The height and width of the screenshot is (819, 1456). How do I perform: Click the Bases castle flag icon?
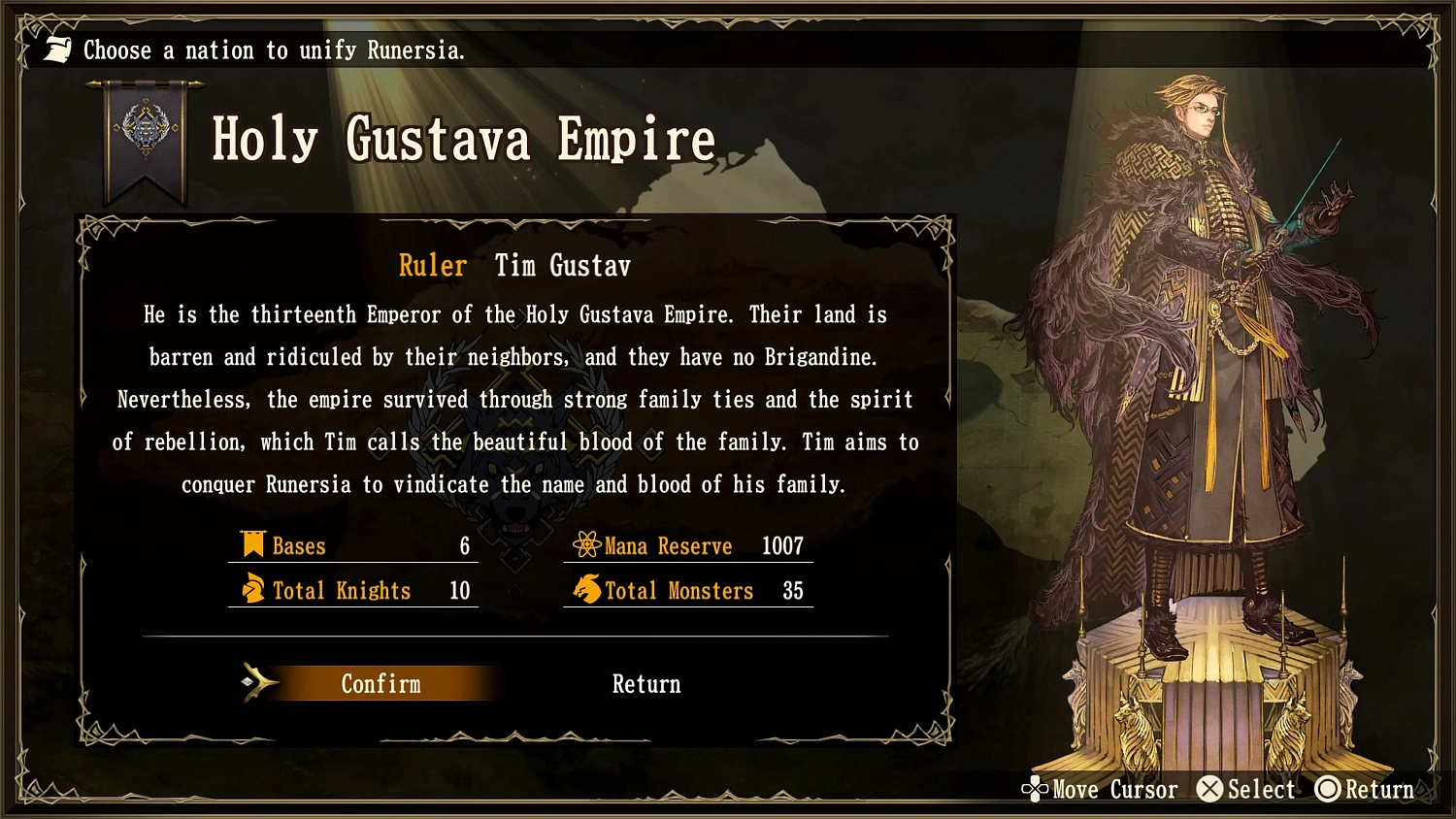point(253,545)
